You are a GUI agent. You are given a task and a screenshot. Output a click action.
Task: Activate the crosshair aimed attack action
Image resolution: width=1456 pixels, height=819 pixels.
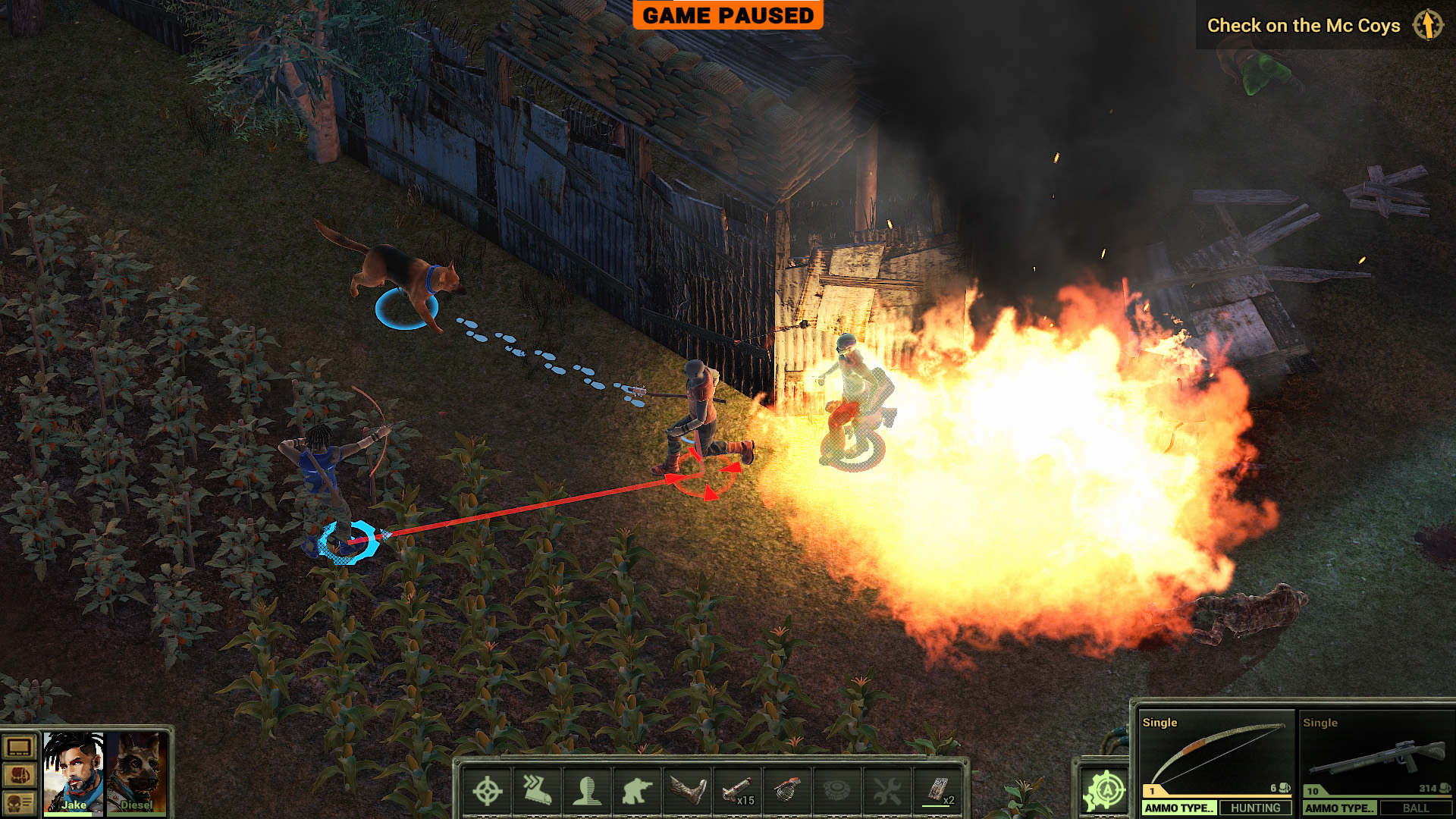click(487, 791)
